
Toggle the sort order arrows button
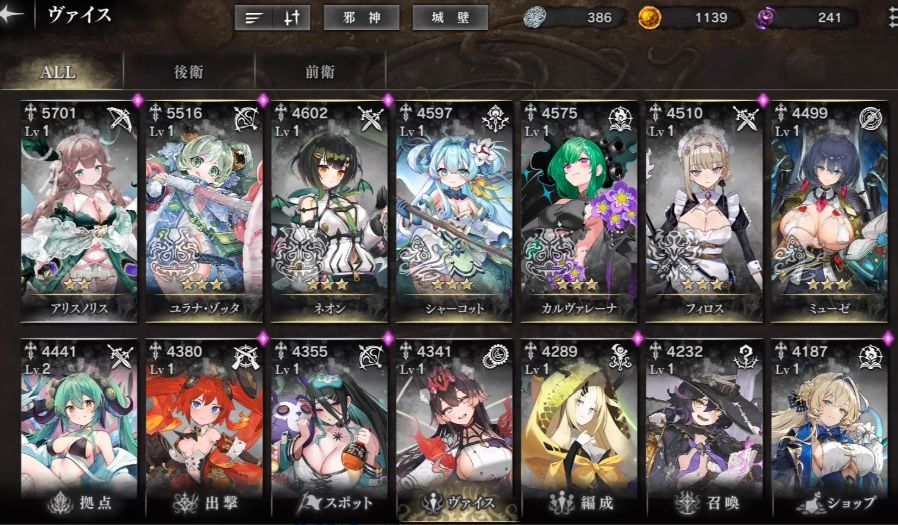click(x=292, y=18)
